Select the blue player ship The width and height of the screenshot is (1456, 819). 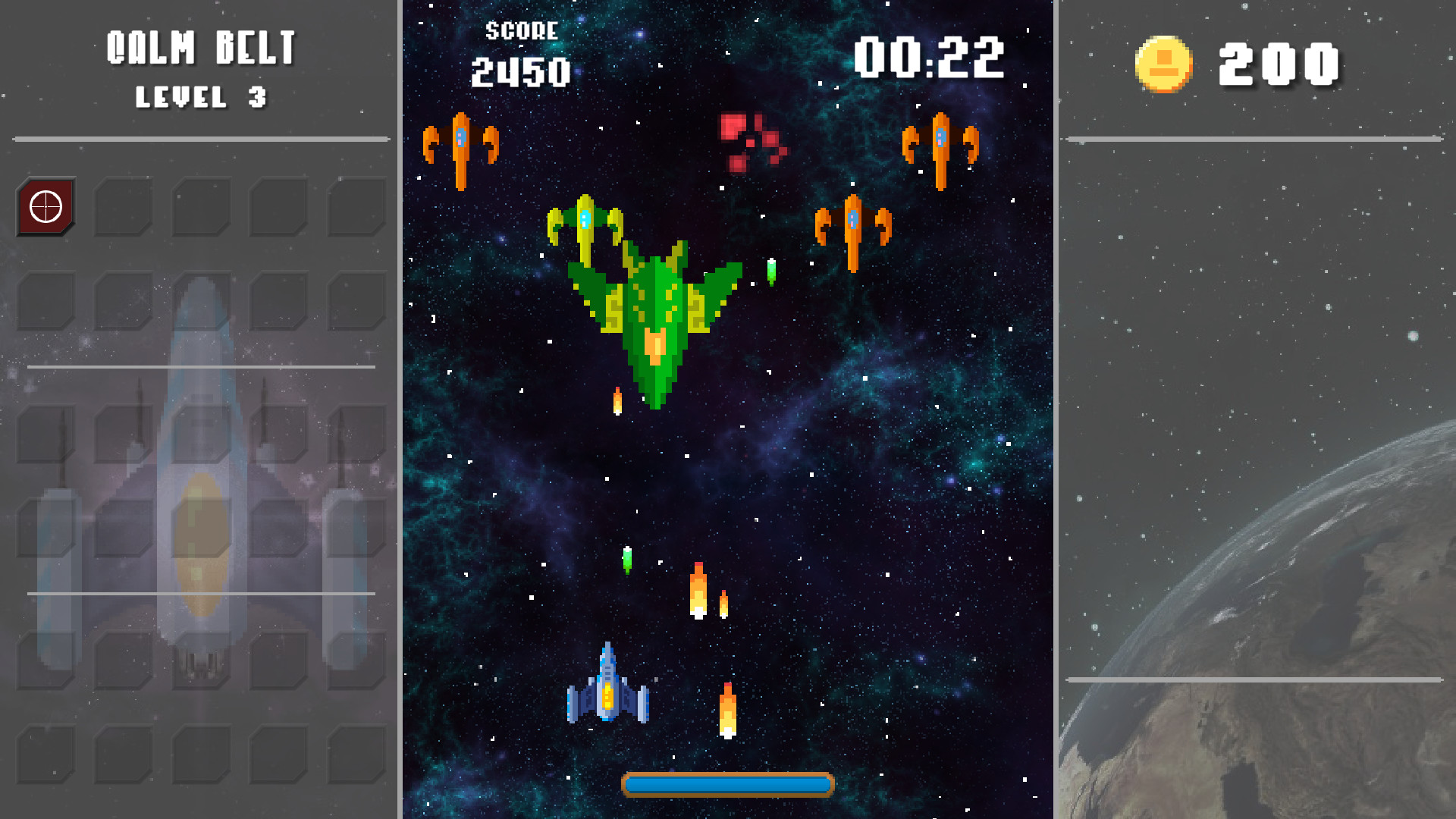[x=609, y=696]
